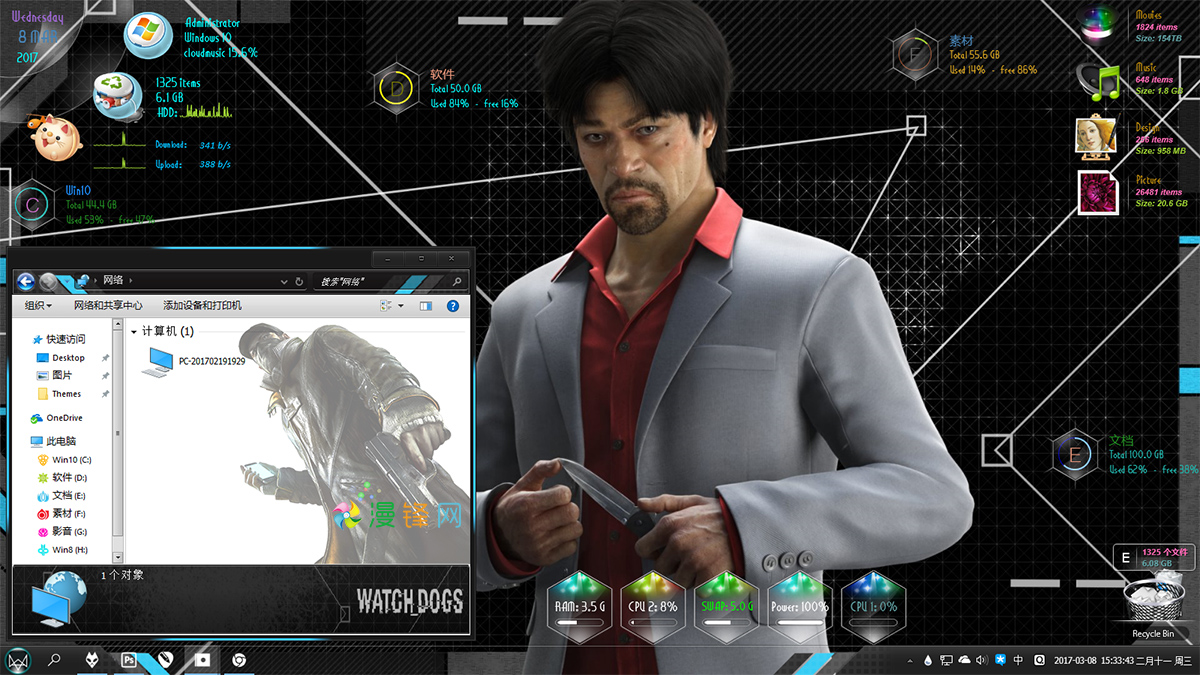The height and width of the screenshot is (675, 1200).
Task: Open 网络和共享中心 in the explorer toolbar
Action: click(x=108, y=305)
